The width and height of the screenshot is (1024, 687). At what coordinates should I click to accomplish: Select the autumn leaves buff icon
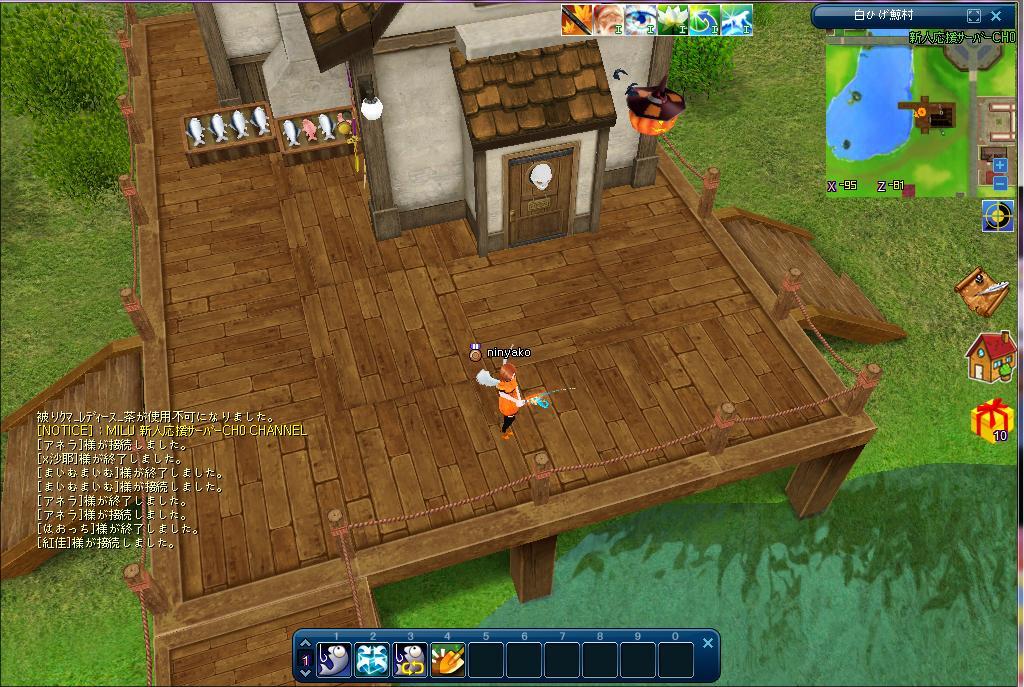tap(576, 20)
